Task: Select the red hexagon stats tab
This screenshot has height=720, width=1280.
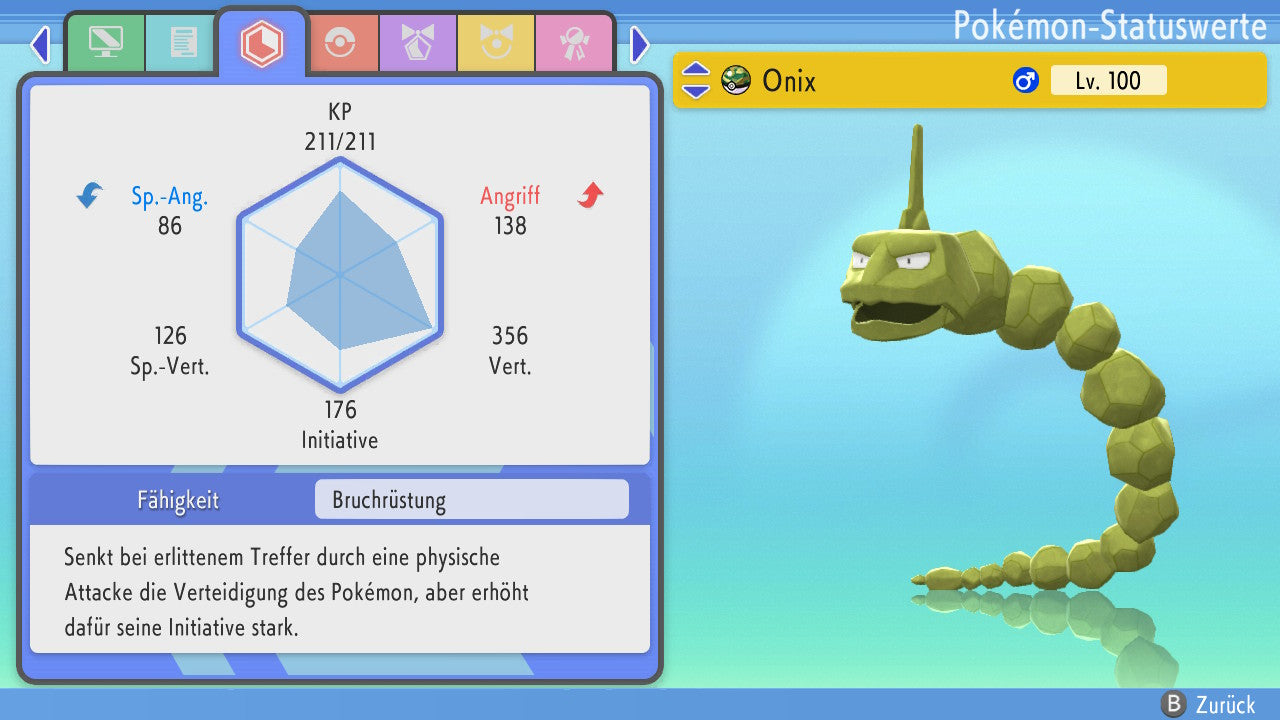Action: [262, 43]
